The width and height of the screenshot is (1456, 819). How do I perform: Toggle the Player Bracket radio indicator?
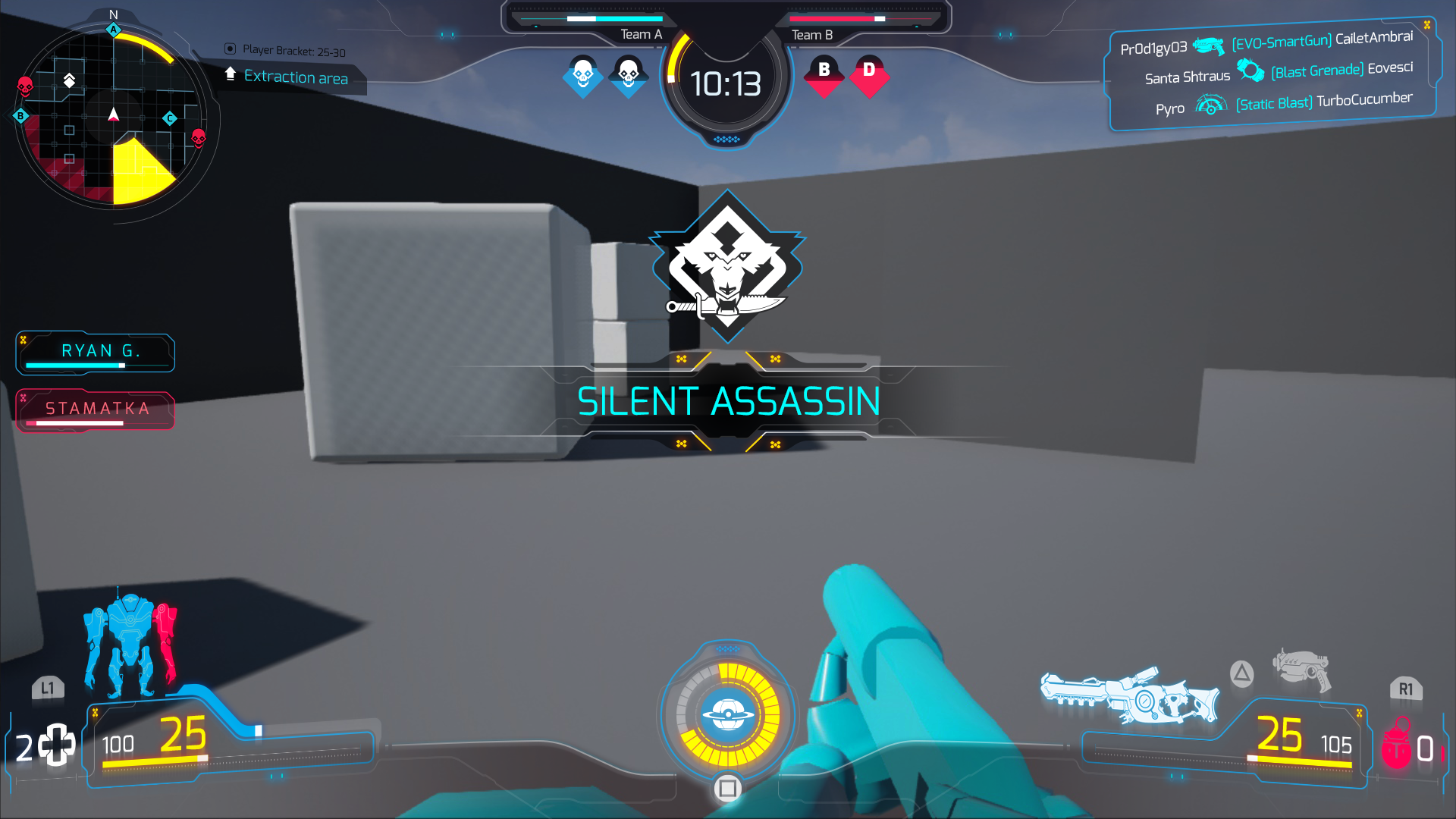[230, 49]
